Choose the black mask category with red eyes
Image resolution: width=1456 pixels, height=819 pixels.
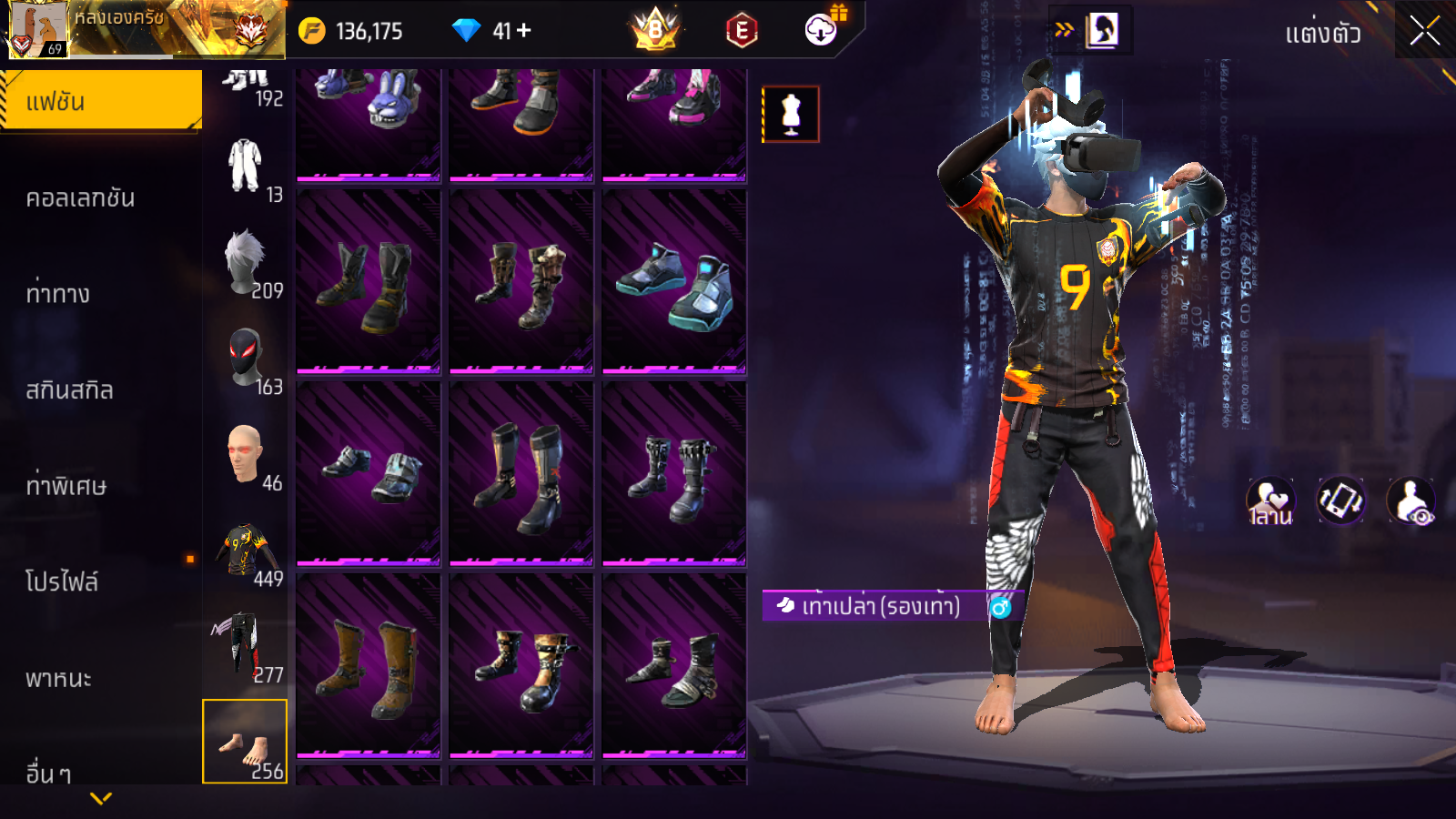[245, 359]
